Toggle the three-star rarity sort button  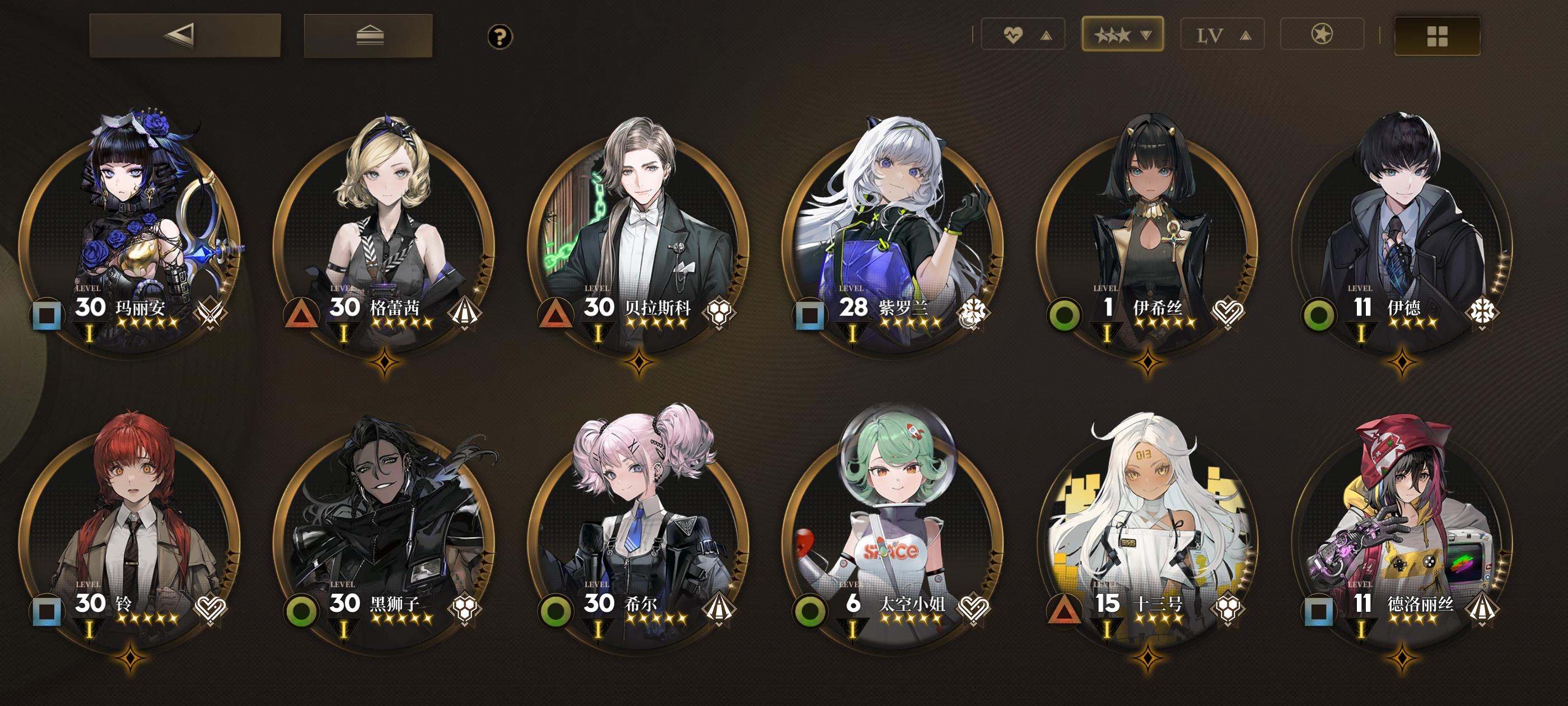point(1122,35)
